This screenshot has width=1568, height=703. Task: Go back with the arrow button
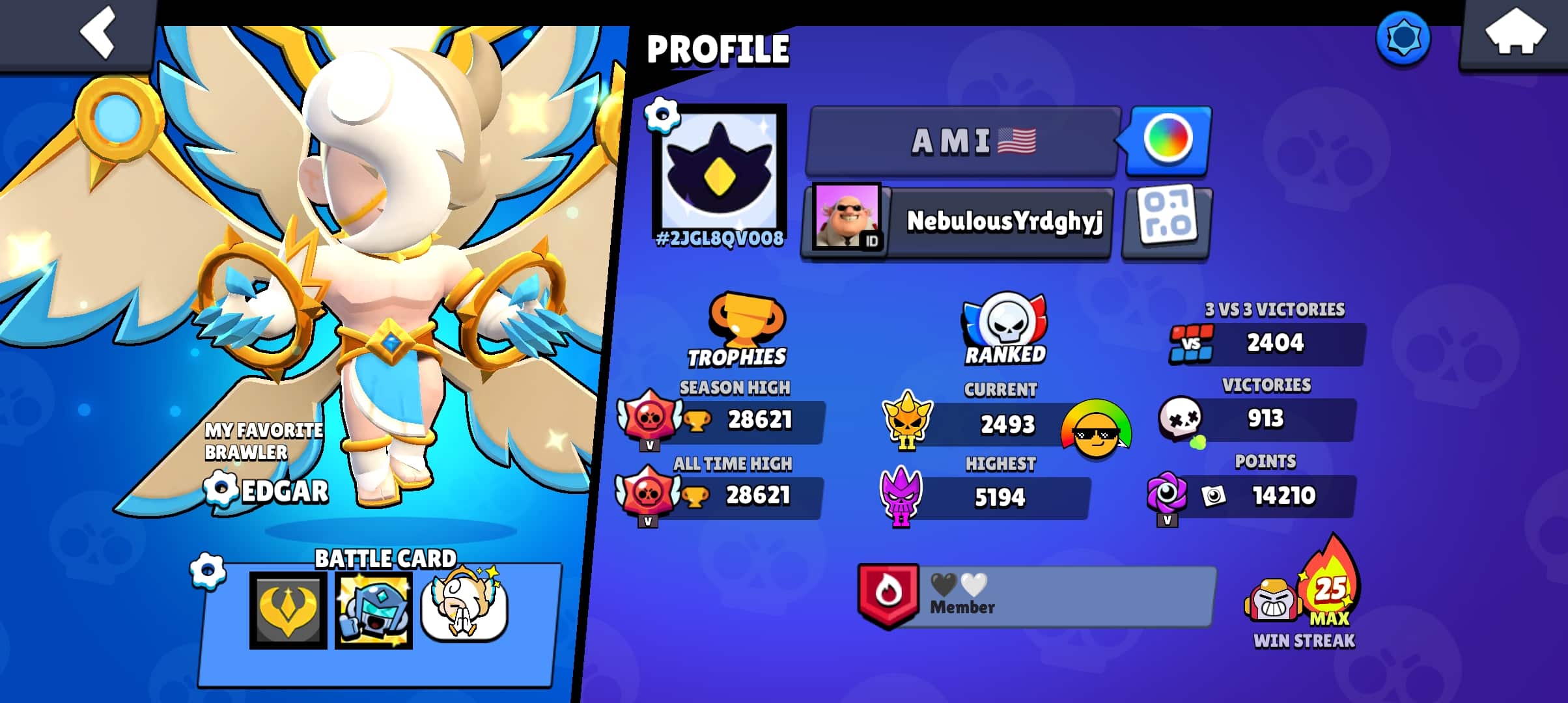coord(98,33)
